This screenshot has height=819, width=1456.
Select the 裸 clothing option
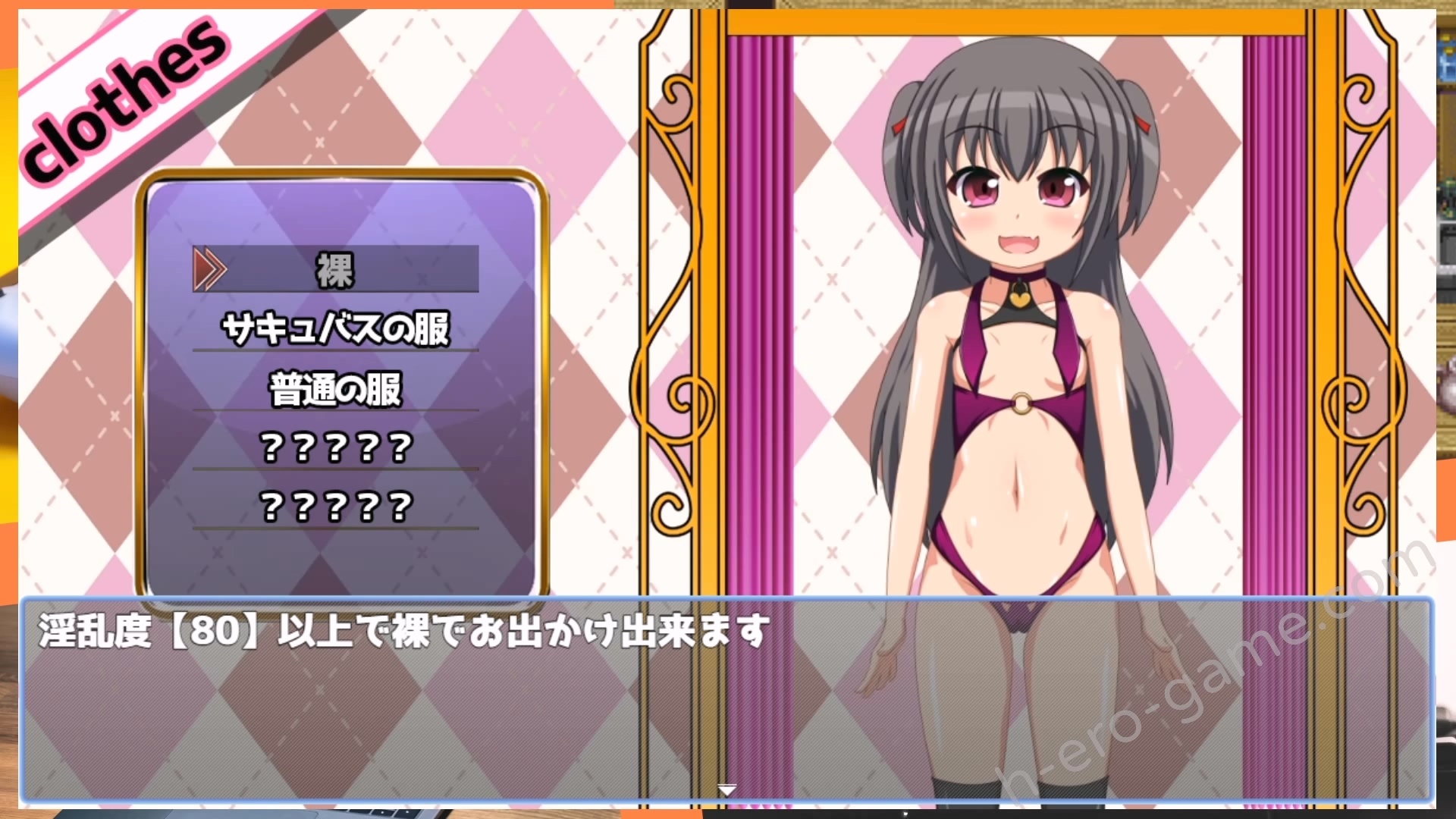(x=335, y=270)
